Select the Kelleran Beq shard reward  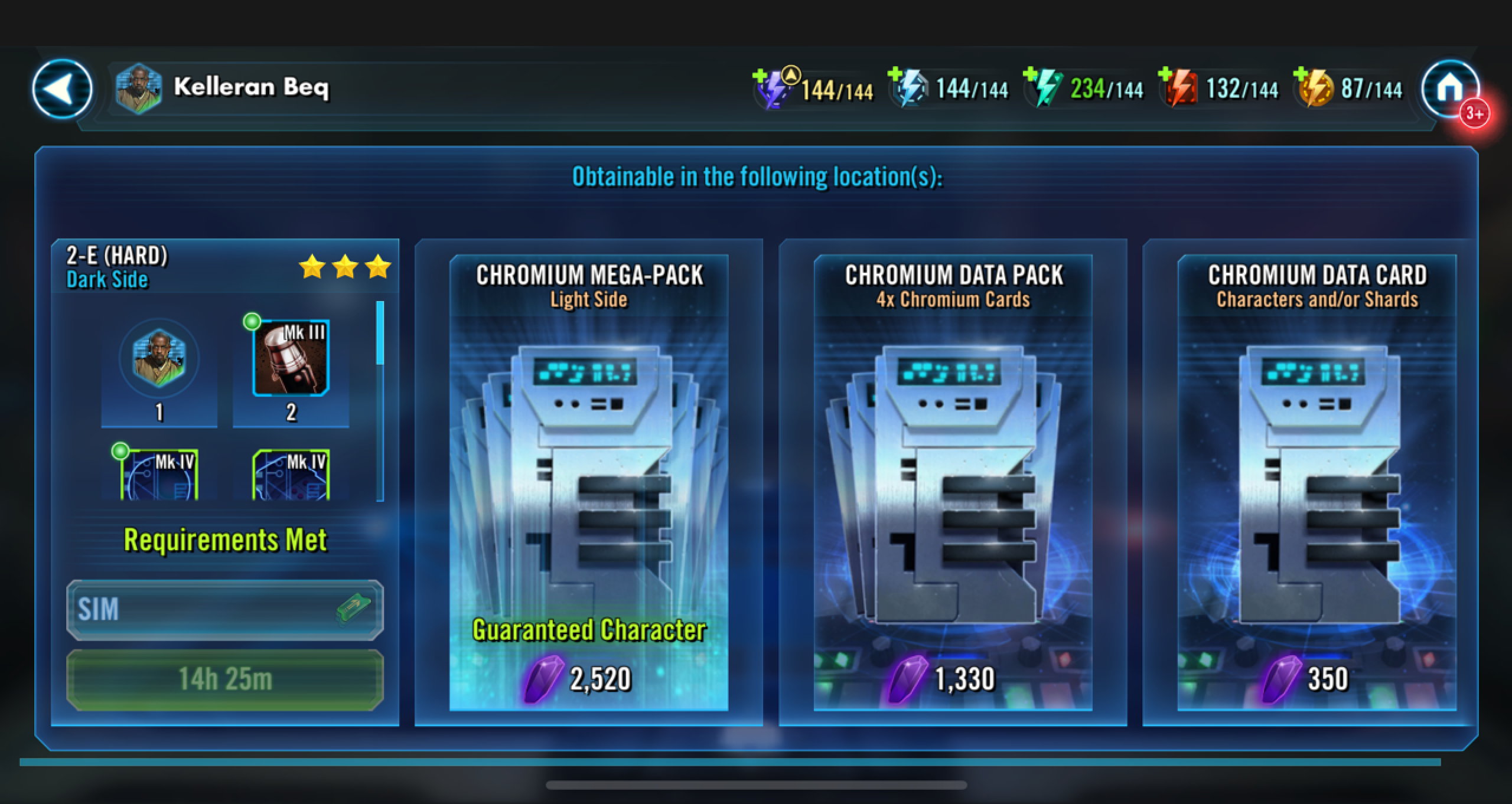[x=158, y=360]
